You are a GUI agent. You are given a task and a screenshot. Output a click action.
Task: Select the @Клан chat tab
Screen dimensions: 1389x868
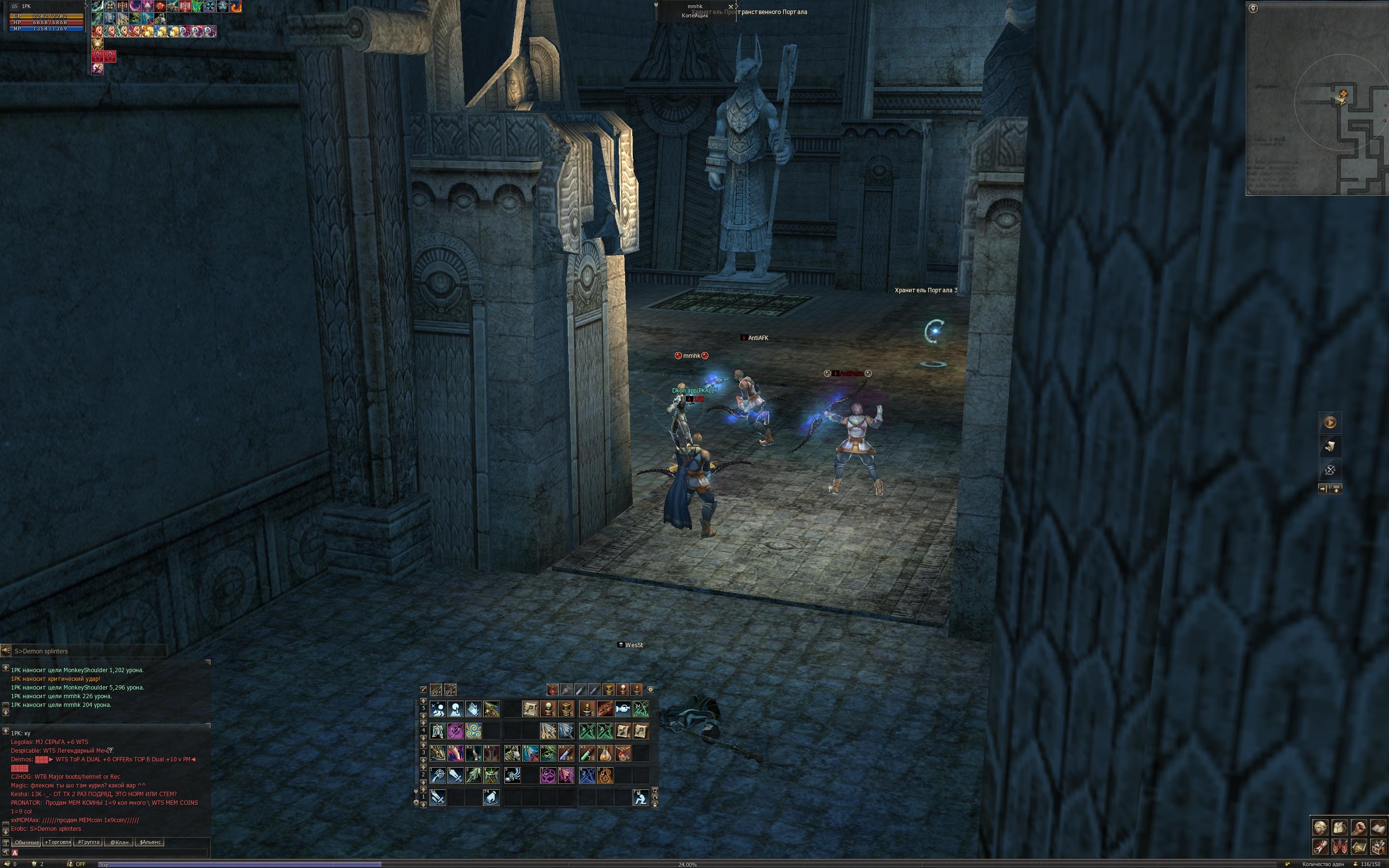[x=119, y=842]
